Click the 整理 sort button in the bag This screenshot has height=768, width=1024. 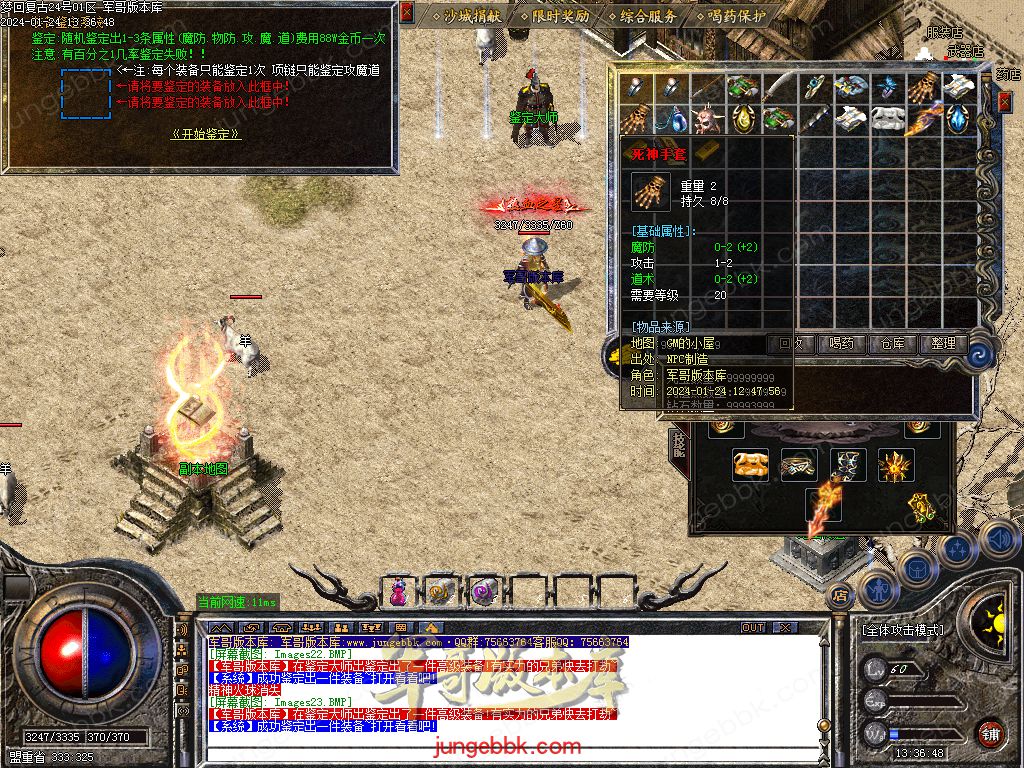[x=943, y=343]
